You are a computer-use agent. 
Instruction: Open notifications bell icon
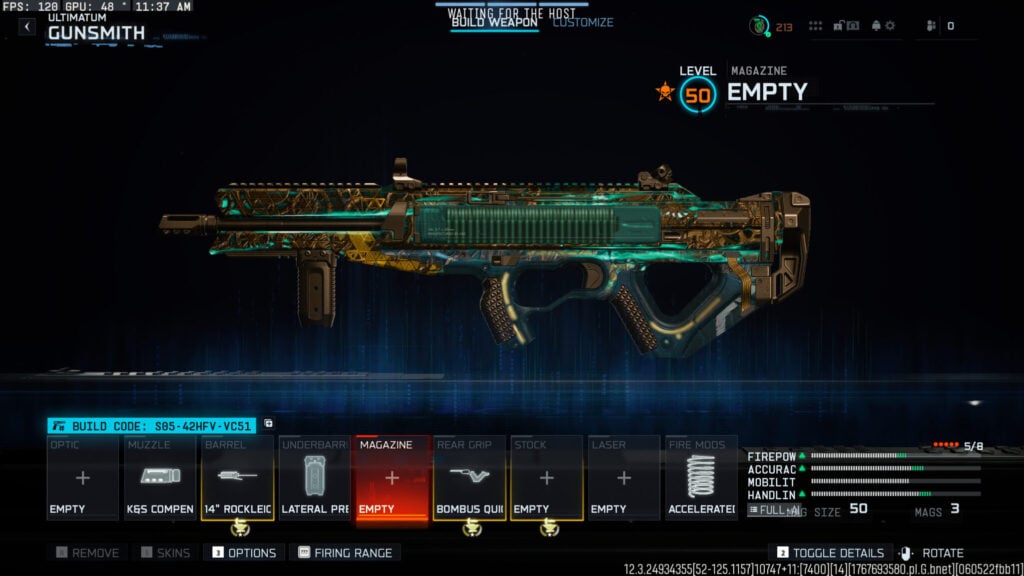pos(875,26)
